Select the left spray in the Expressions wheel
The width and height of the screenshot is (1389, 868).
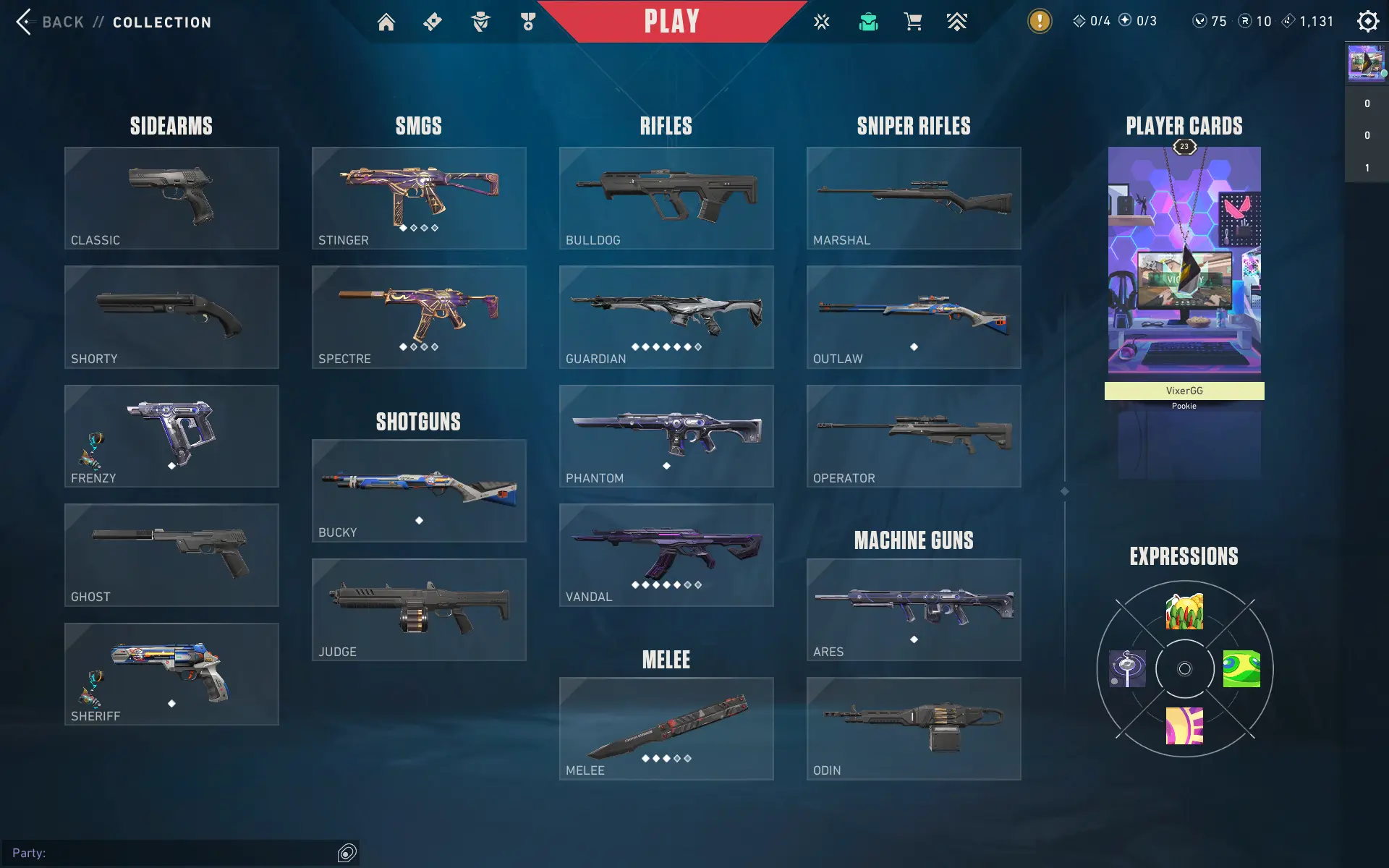1128,668
